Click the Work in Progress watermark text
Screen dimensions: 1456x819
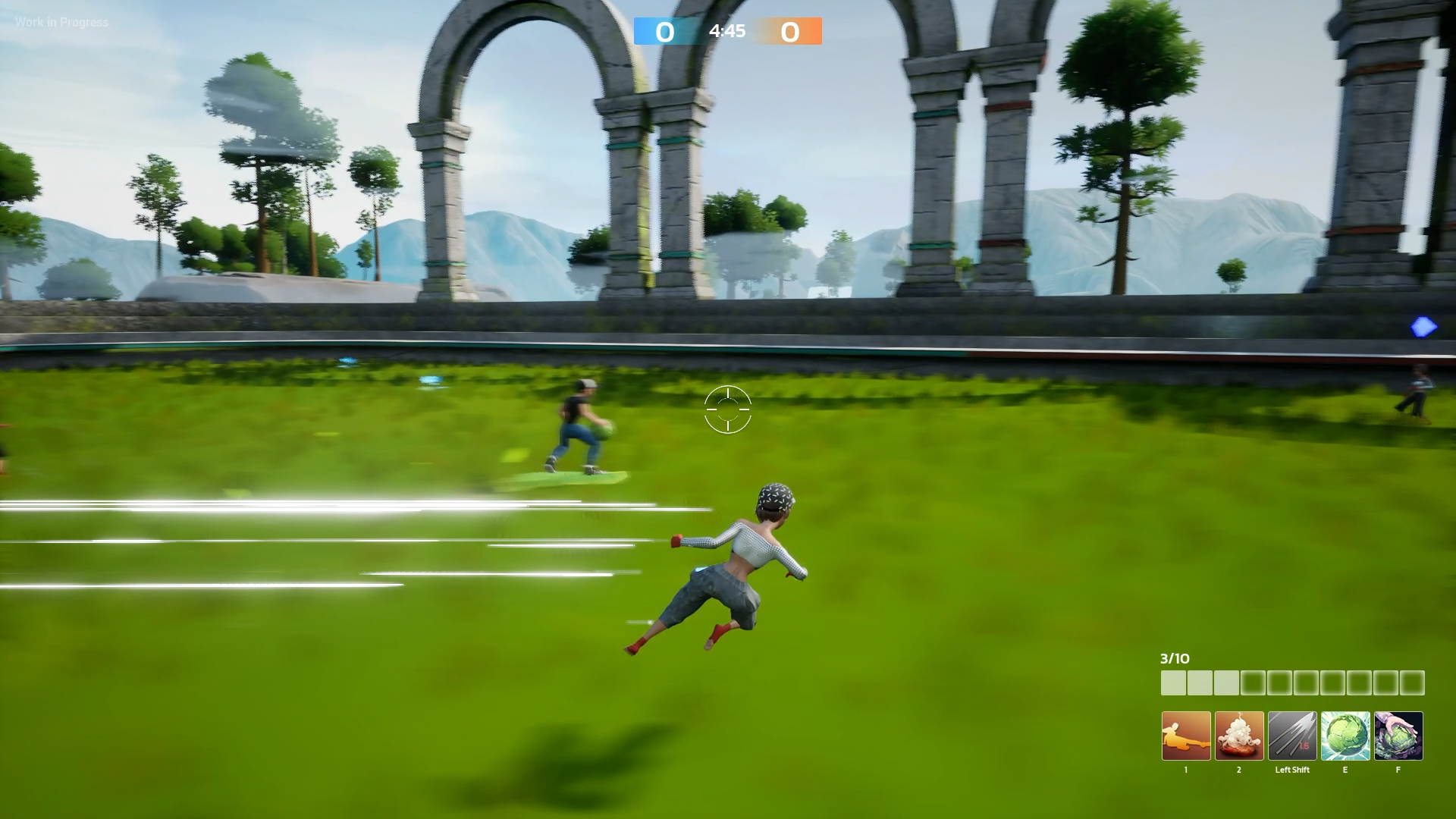pyautogui.click(x=61, y=23)
